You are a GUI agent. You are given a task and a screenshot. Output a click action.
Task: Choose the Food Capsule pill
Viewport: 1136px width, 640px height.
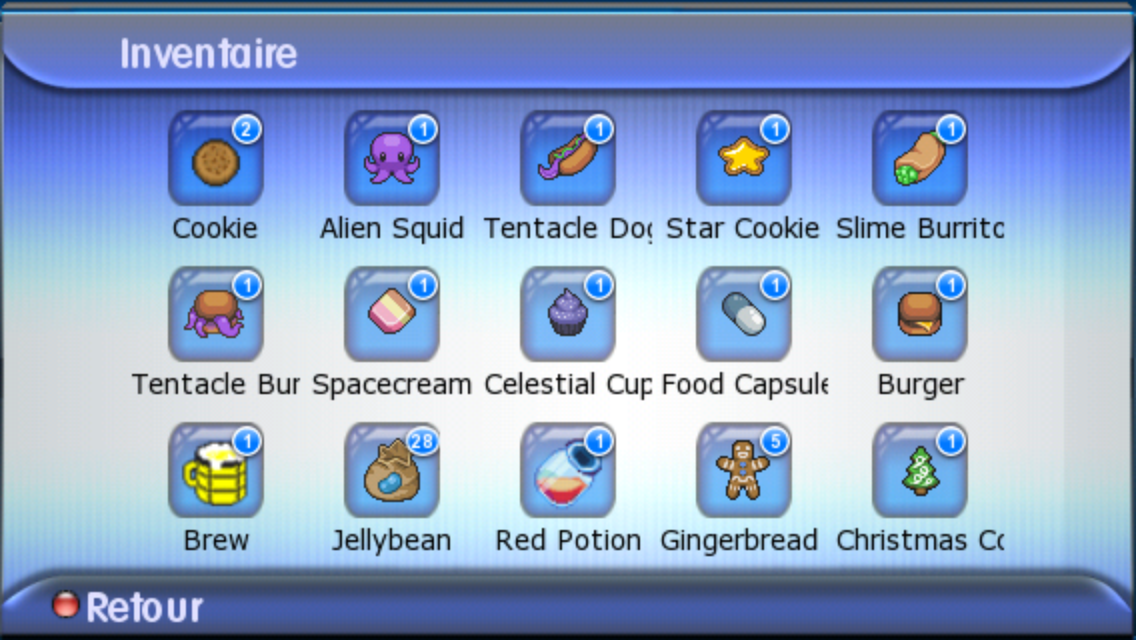743,316
